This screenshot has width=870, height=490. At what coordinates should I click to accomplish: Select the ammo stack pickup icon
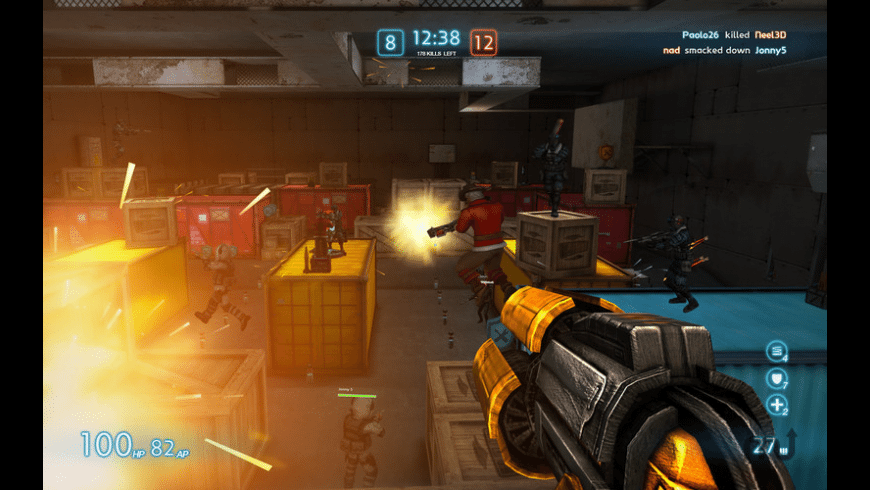[x=776, y=351]
